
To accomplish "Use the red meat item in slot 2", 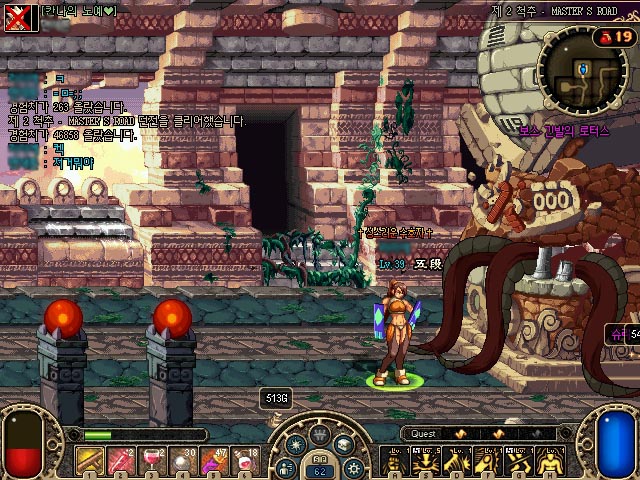I will click(122, 460).
